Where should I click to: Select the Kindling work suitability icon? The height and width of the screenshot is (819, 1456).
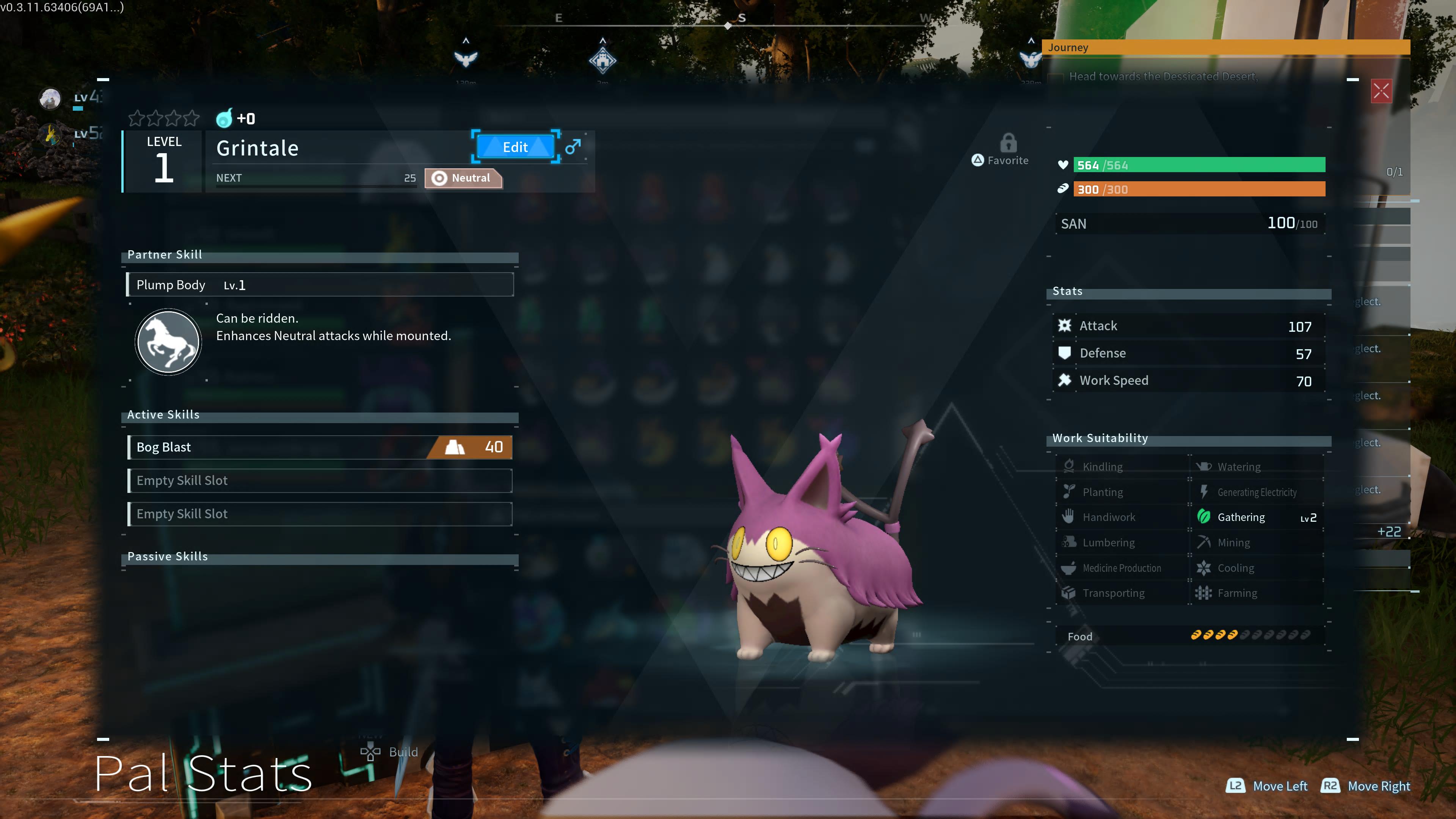point(1069,466)
